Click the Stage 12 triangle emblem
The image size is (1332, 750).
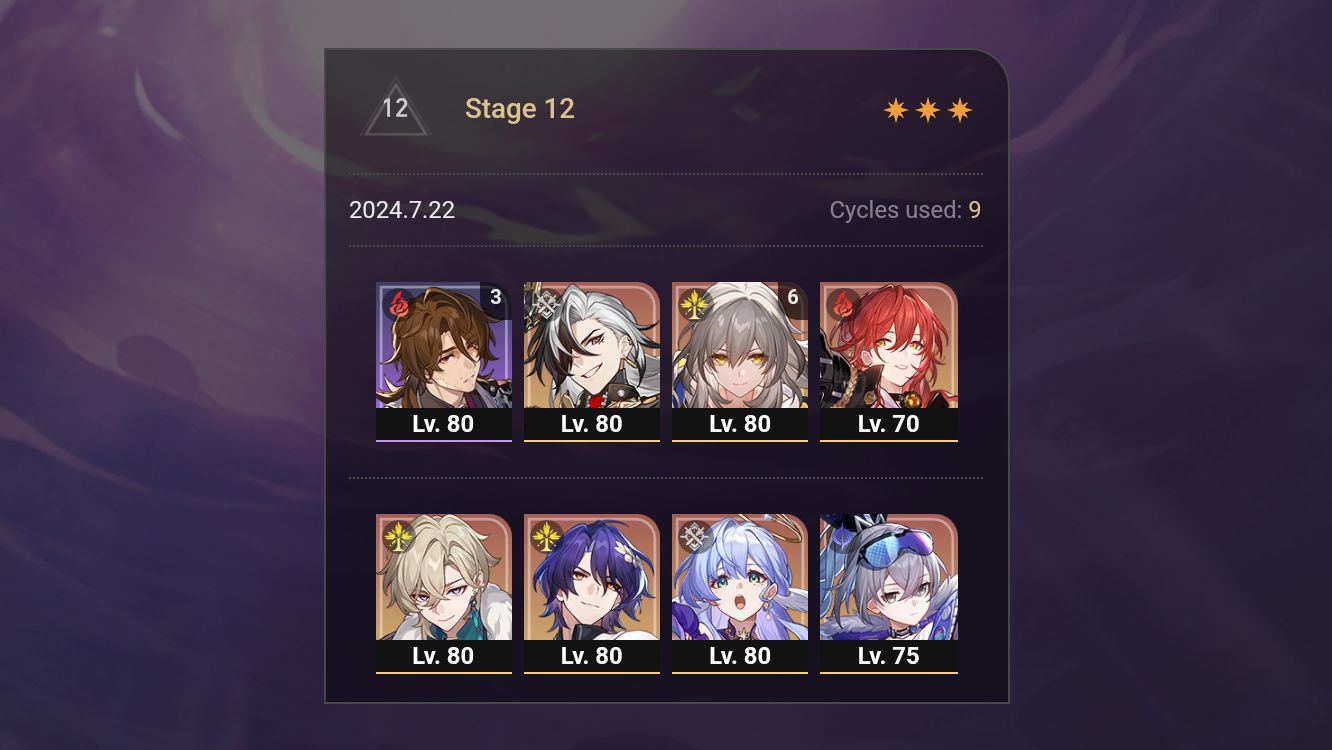(x=396, y=108)
